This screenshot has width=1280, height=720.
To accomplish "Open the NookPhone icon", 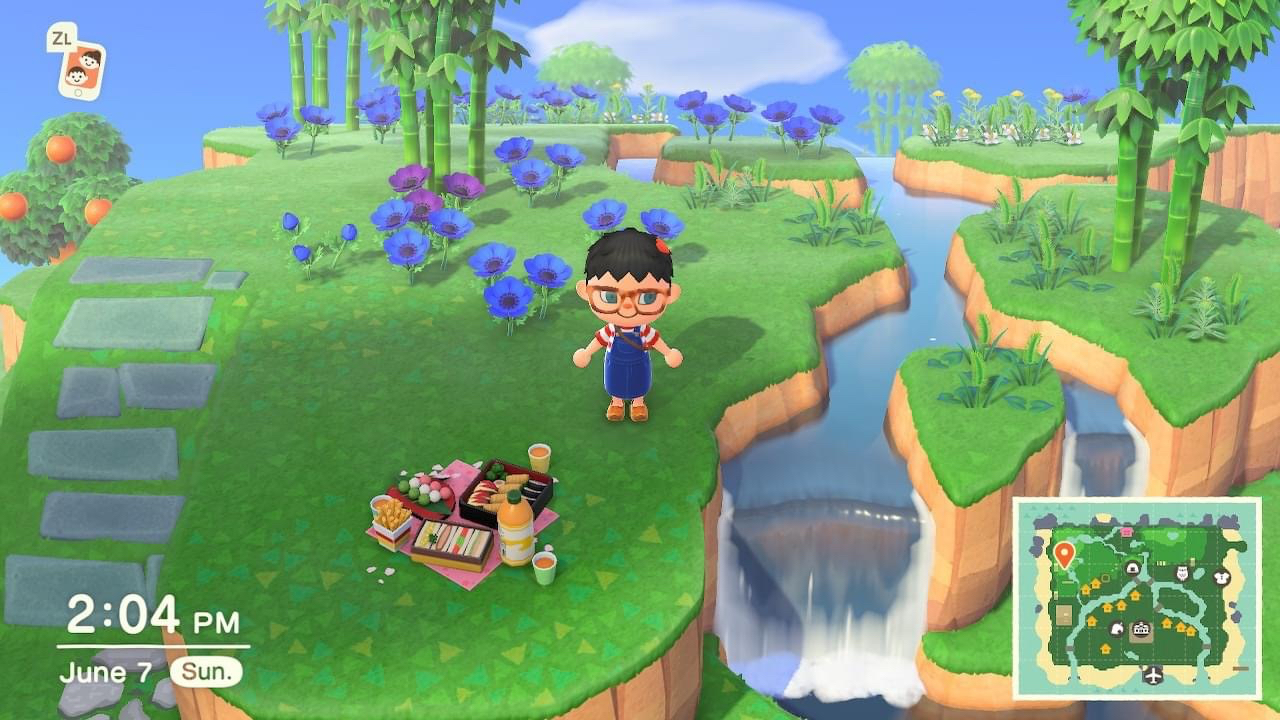I will pos(80,68).
